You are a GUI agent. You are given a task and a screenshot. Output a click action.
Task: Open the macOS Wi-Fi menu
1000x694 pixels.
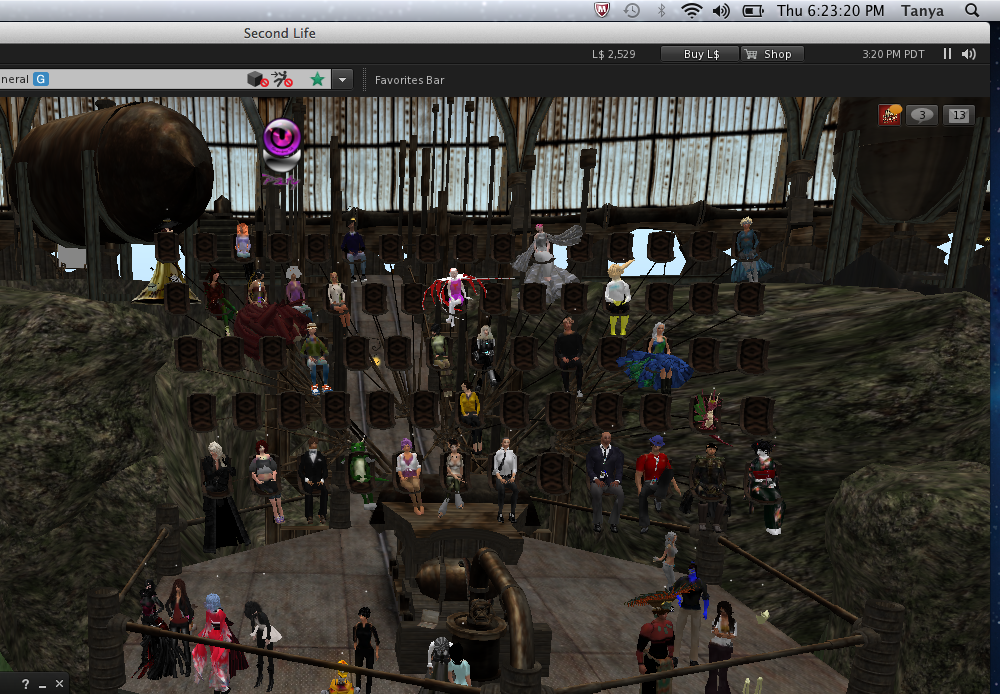(691, 10)
